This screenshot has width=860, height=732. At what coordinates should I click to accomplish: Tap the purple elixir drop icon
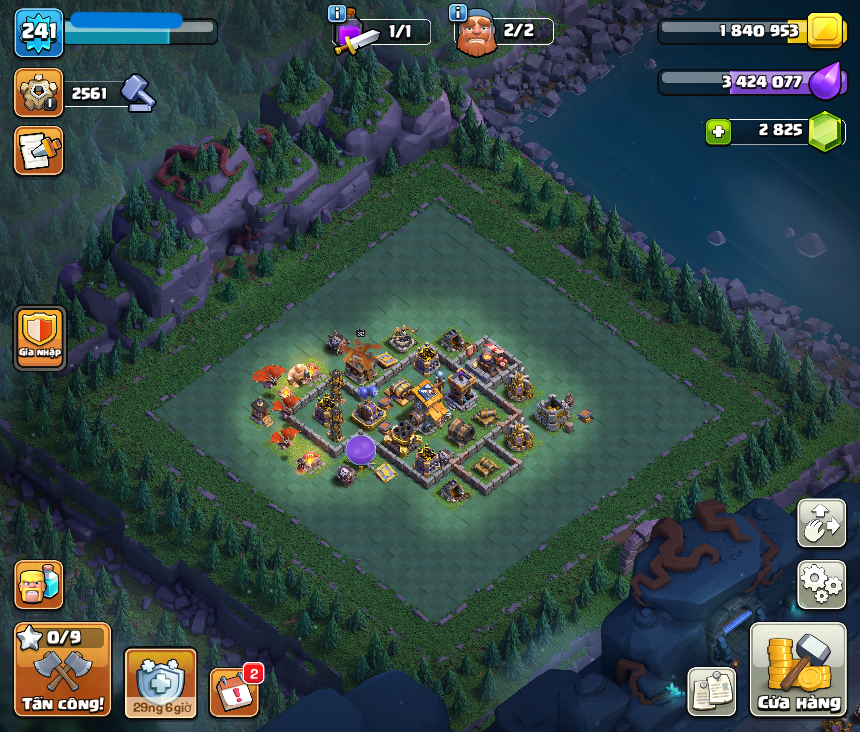[826, 82]
